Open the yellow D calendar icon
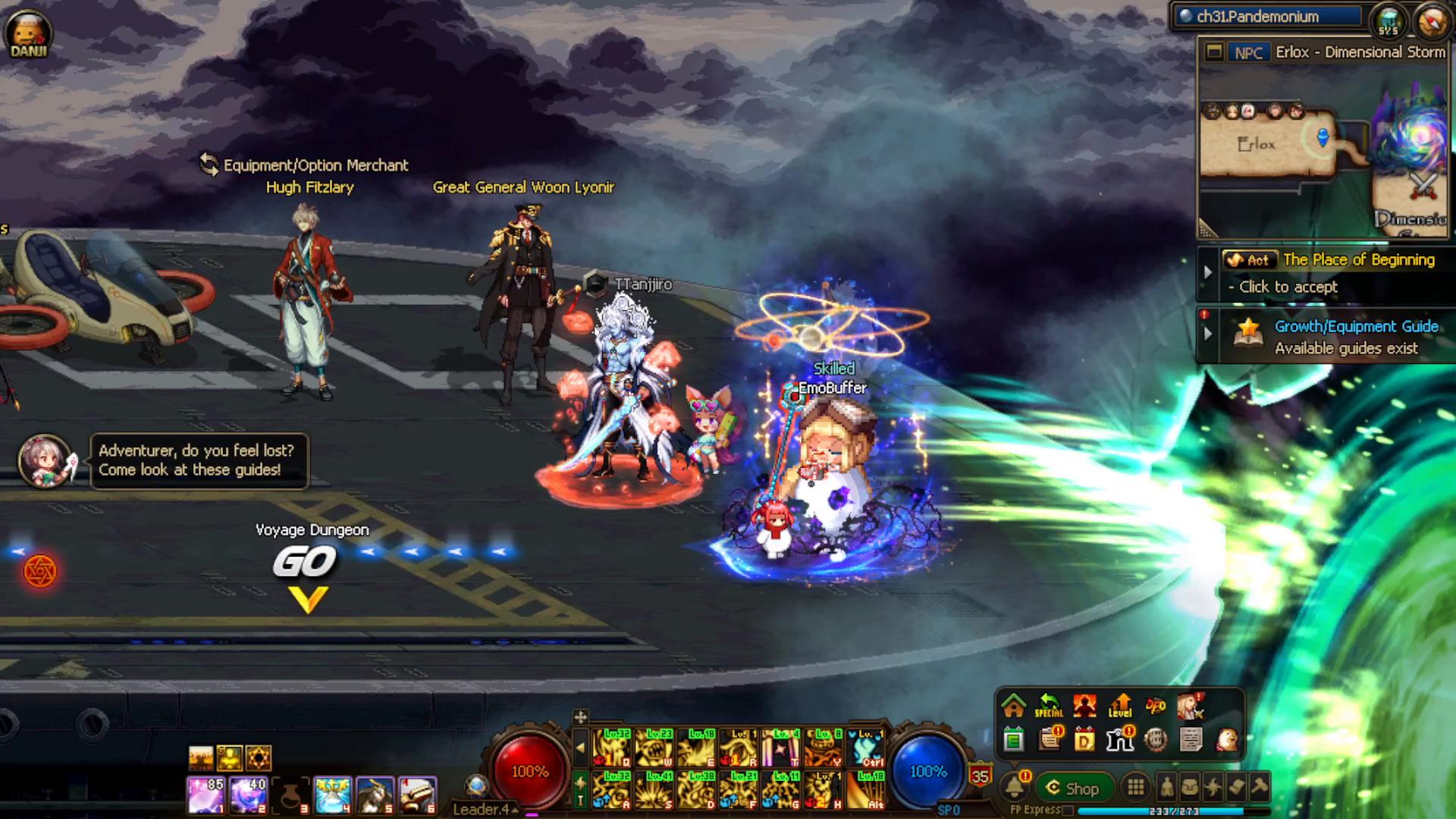This screenshot has width=1456, height=819. [x=1084, y=739]
